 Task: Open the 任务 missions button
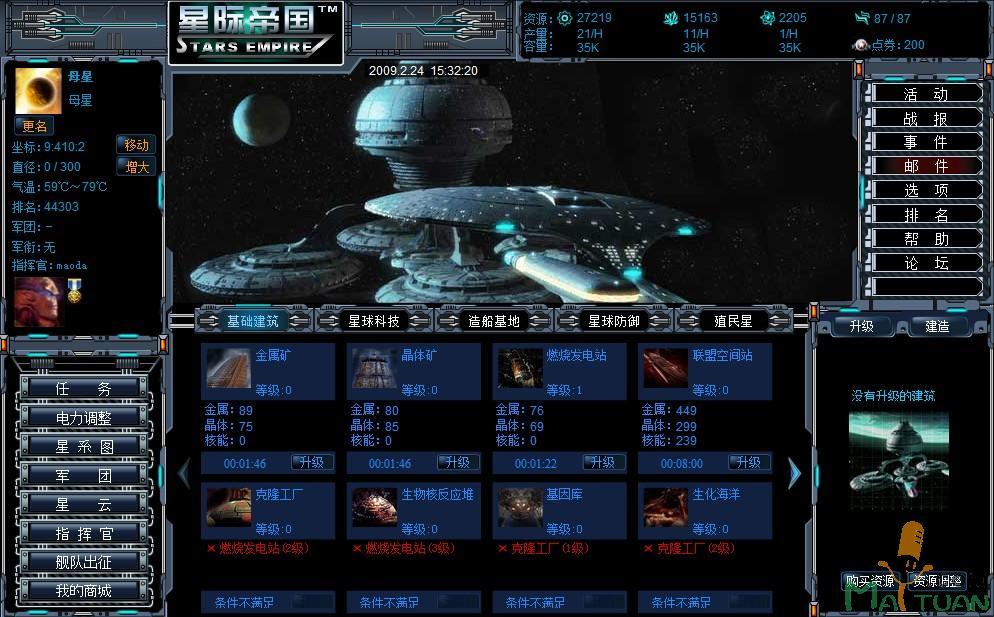tap(84, 389)
